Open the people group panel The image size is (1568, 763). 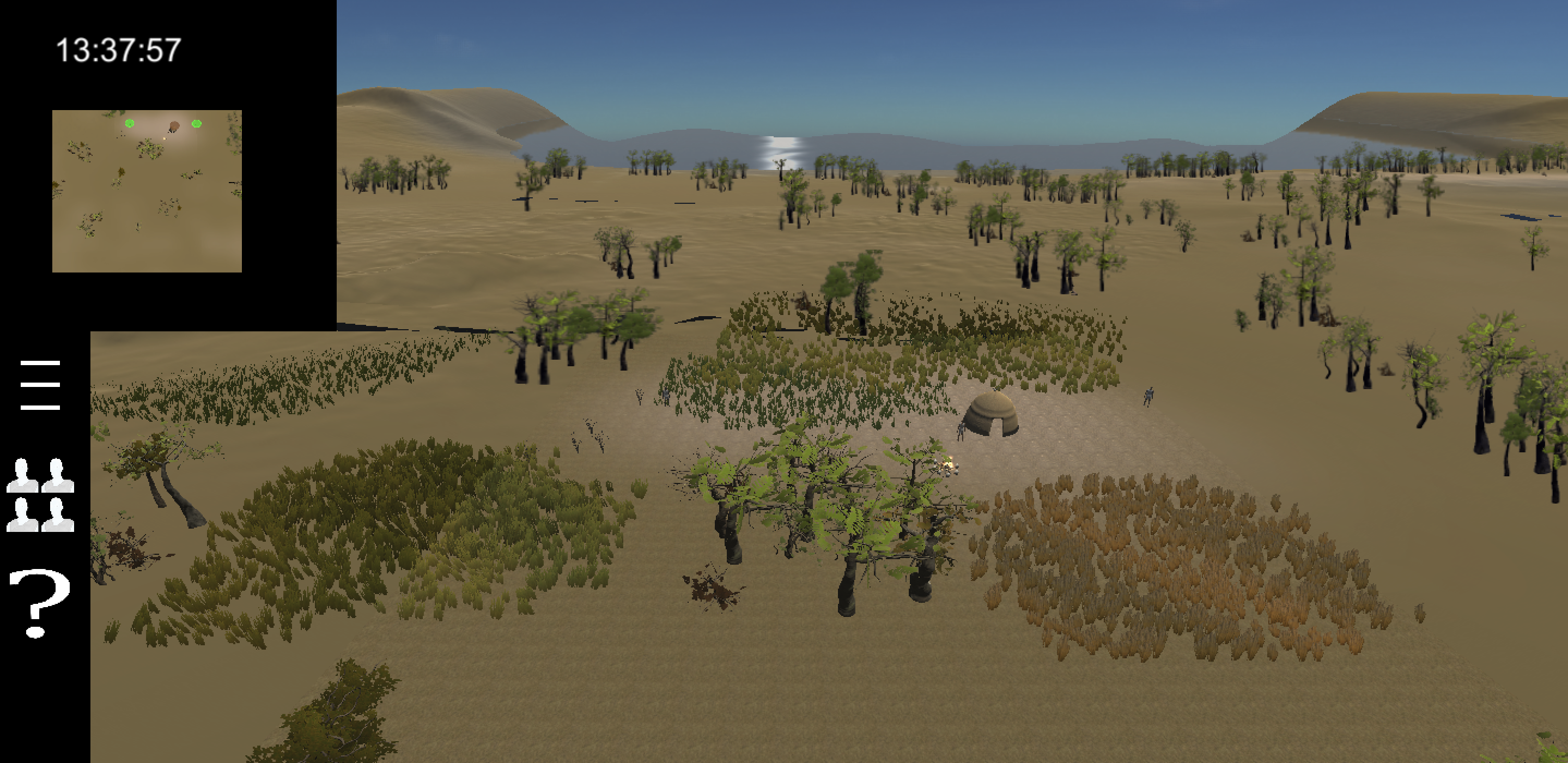(x=40, y=495)
